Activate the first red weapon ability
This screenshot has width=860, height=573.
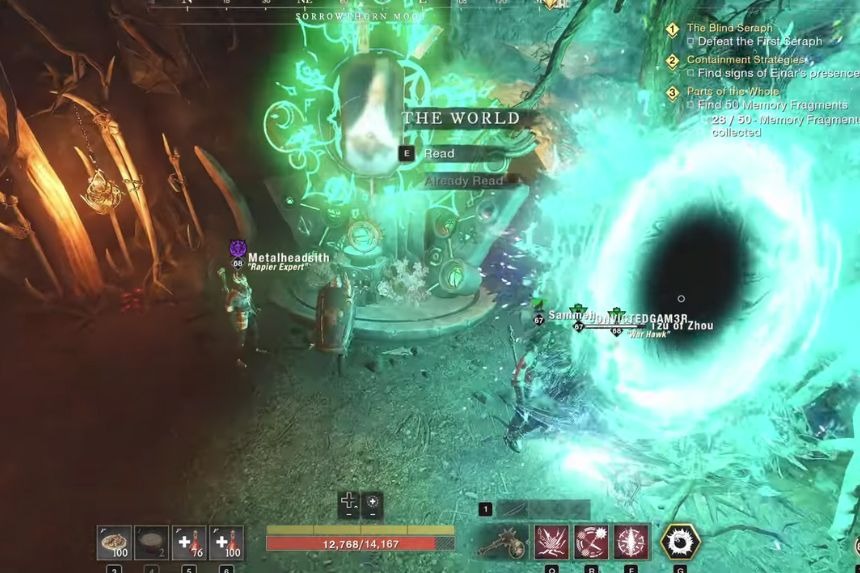(x=551, y=542)
